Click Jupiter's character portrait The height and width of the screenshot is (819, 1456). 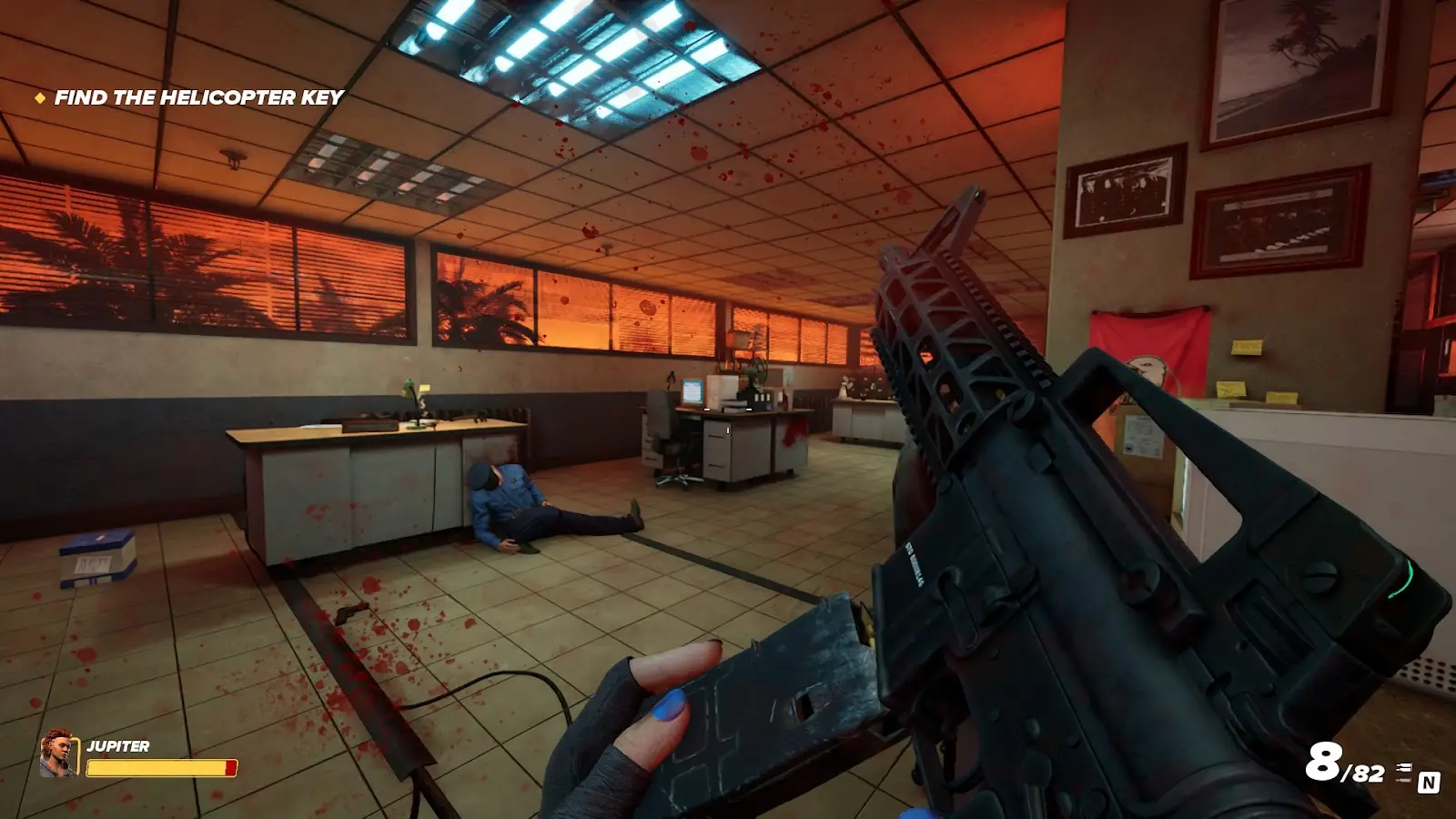click(58, 754)
